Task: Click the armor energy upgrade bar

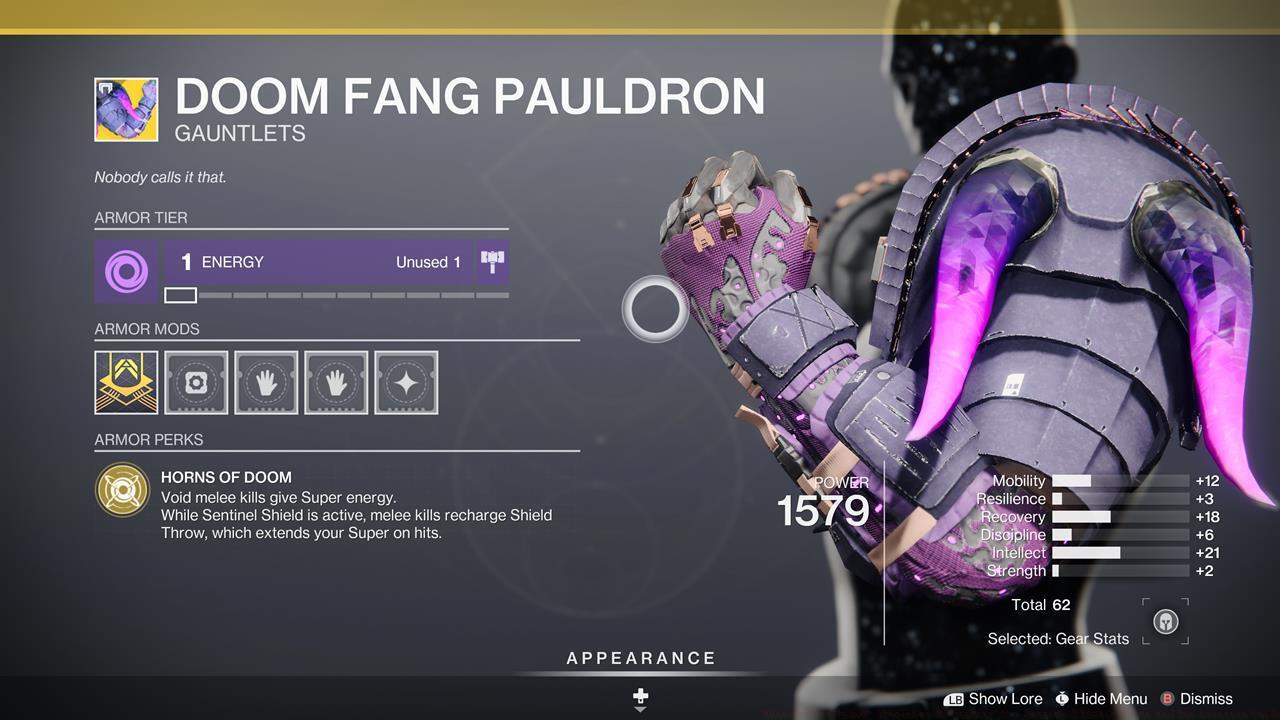Action: 336,295
